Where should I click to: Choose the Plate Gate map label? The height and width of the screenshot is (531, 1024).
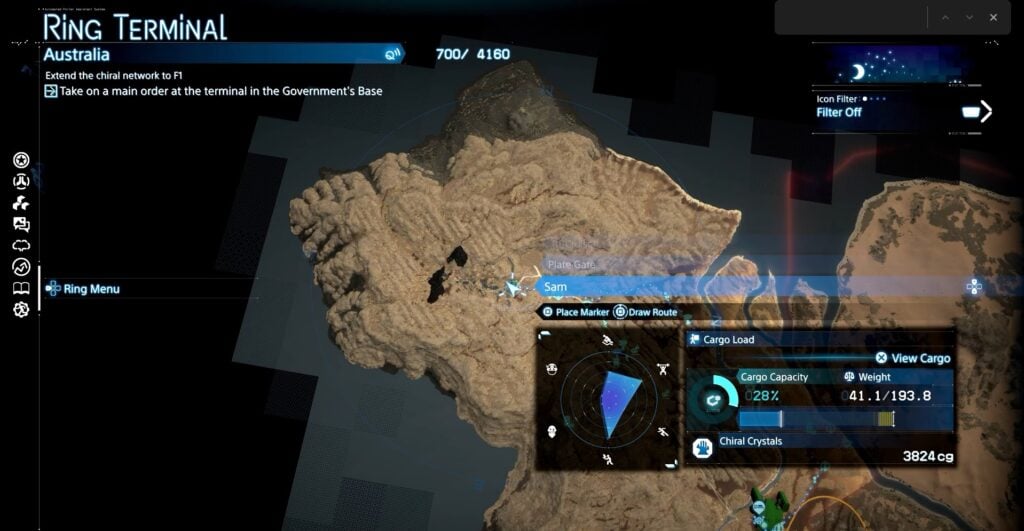pos(572,265)
